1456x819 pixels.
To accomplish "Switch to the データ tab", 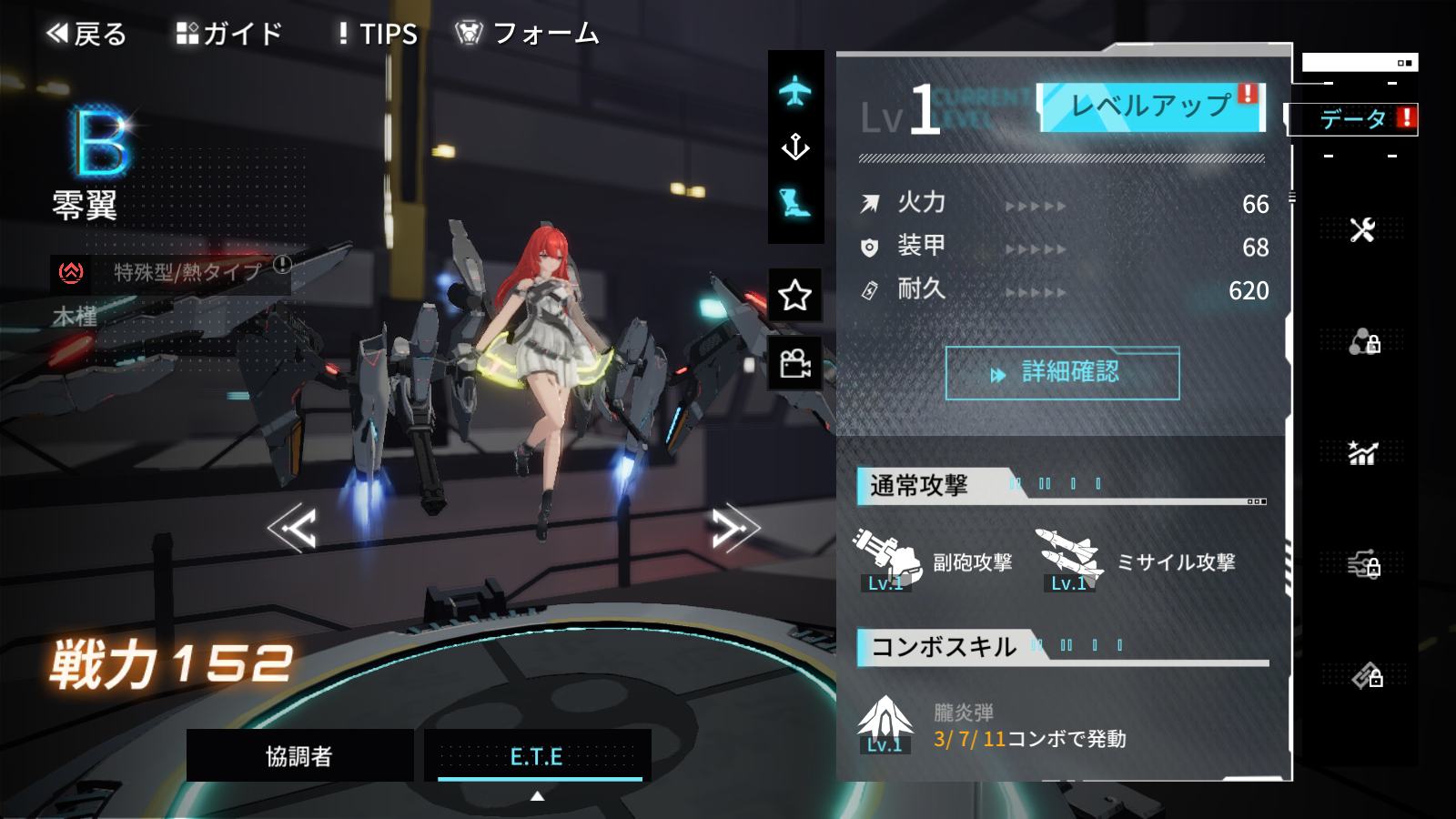I will 1353,119.
